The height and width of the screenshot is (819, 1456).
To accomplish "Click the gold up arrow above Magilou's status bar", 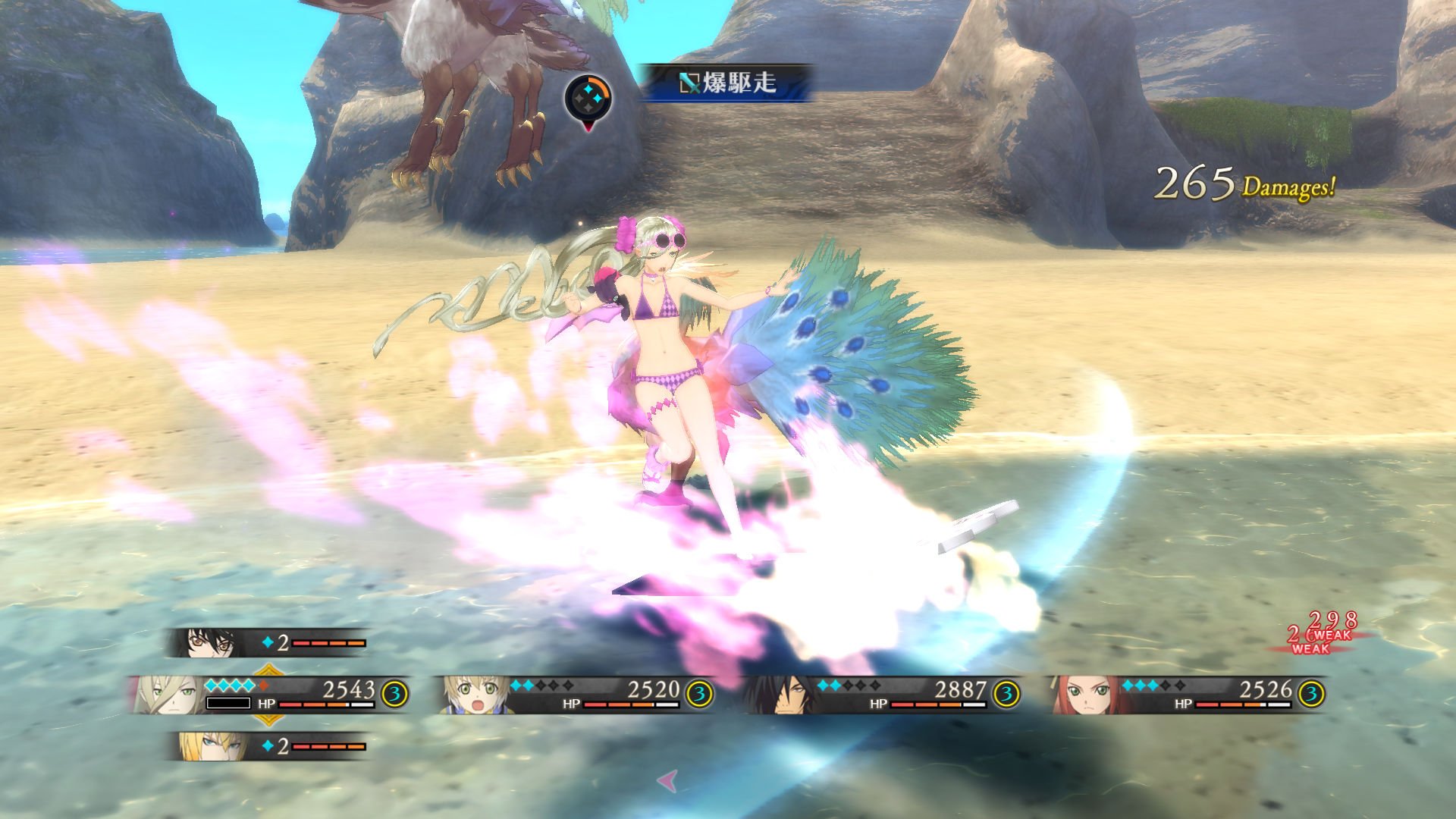I will (x=268, y=668).
